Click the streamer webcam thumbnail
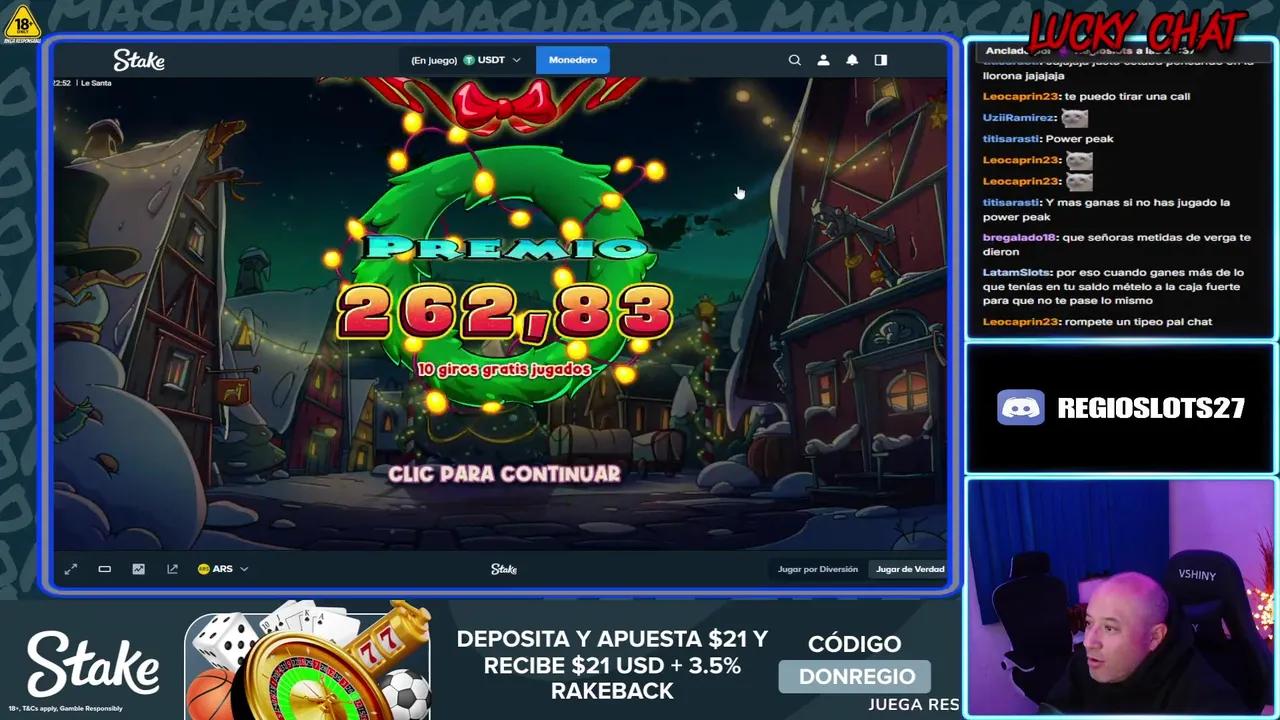This screenshot has height=720, width=1280. point(1119,597)
